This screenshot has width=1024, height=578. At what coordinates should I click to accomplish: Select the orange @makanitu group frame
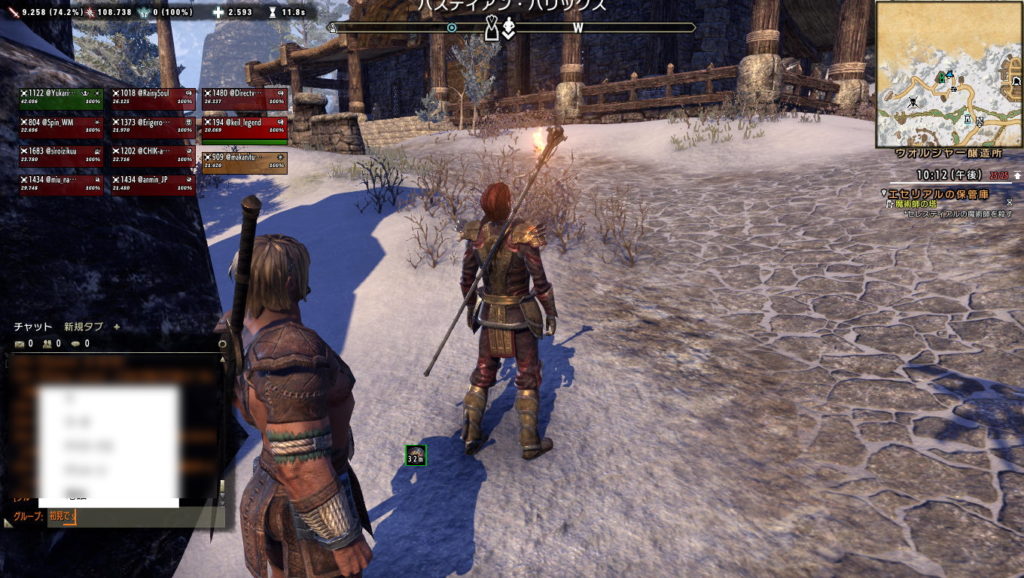244,161
